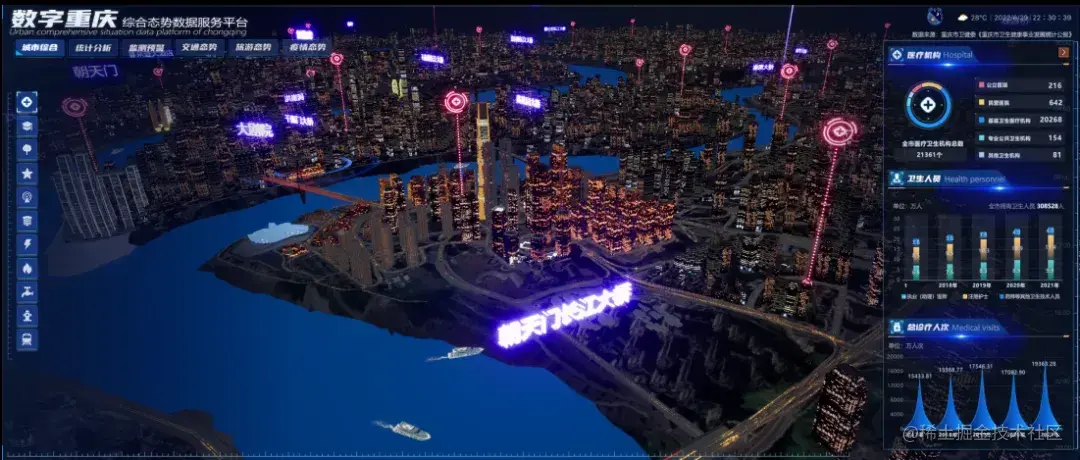Select the flame icon in the left toolbar
The width and height of the screenshot is (1080, 460).
pyautogui.click(x=28, y=269)
